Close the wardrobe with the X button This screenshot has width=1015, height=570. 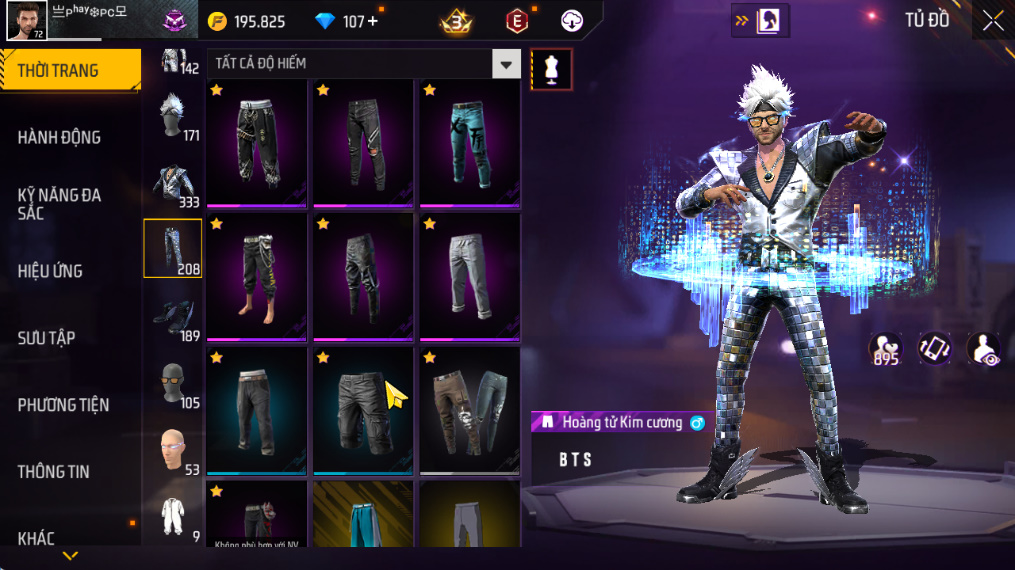point(992,20)
